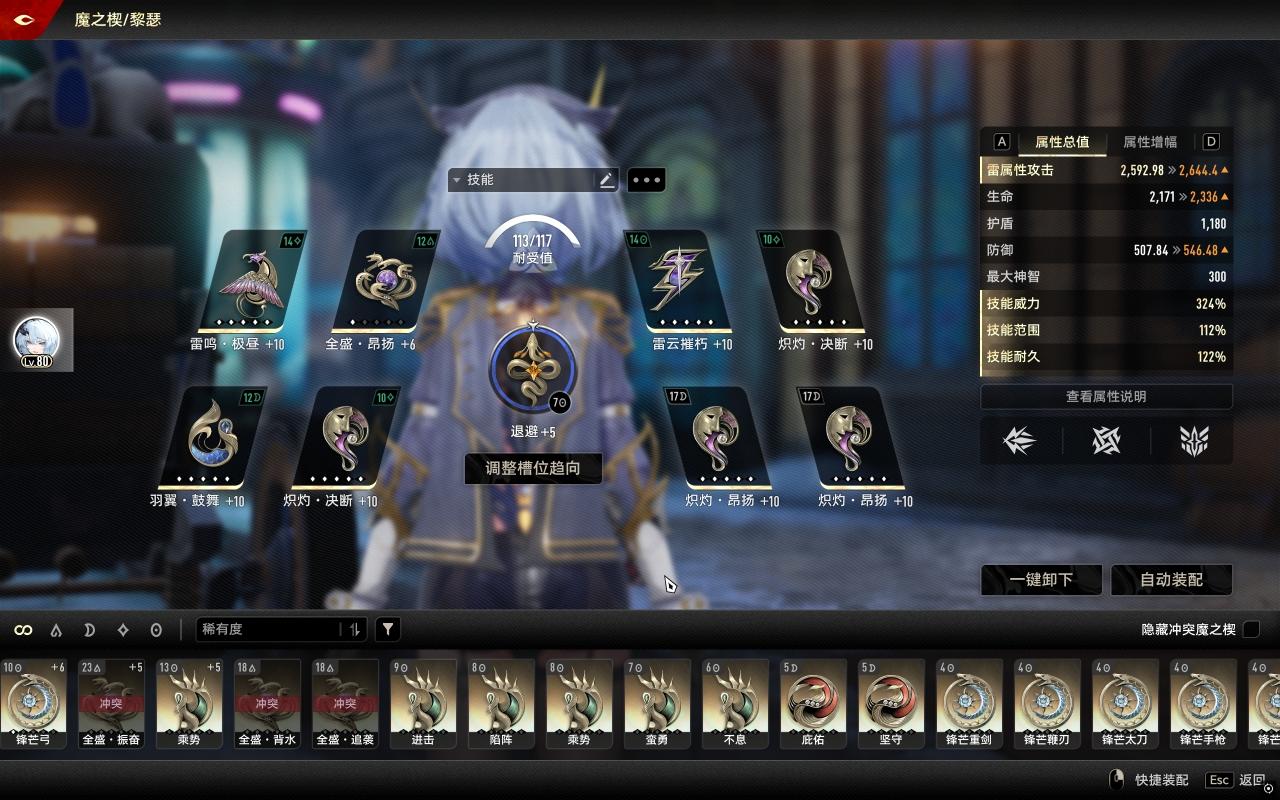Click the funnel filter button
Image resolution: width=1280 pixels, height=800 pixels.
tap(388, 629)
